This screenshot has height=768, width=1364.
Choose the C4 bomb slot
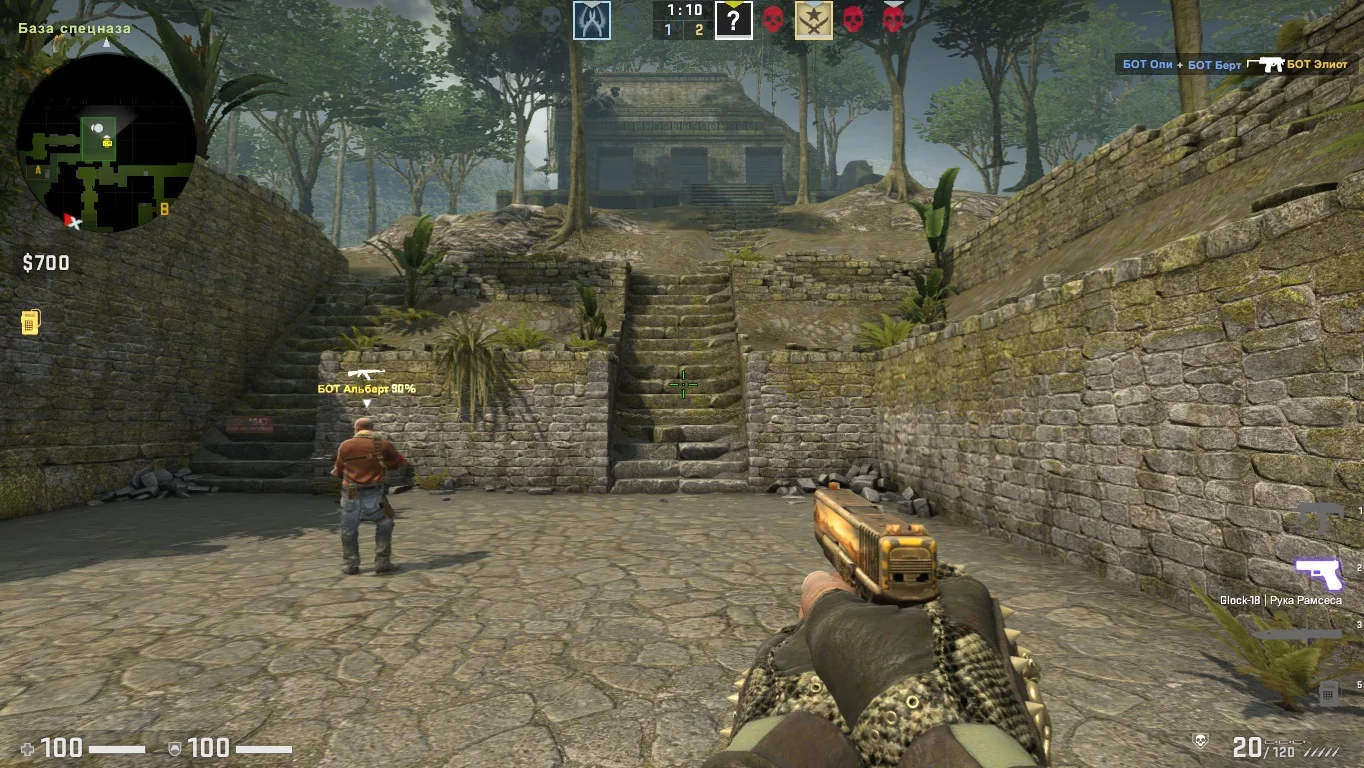1327,691
